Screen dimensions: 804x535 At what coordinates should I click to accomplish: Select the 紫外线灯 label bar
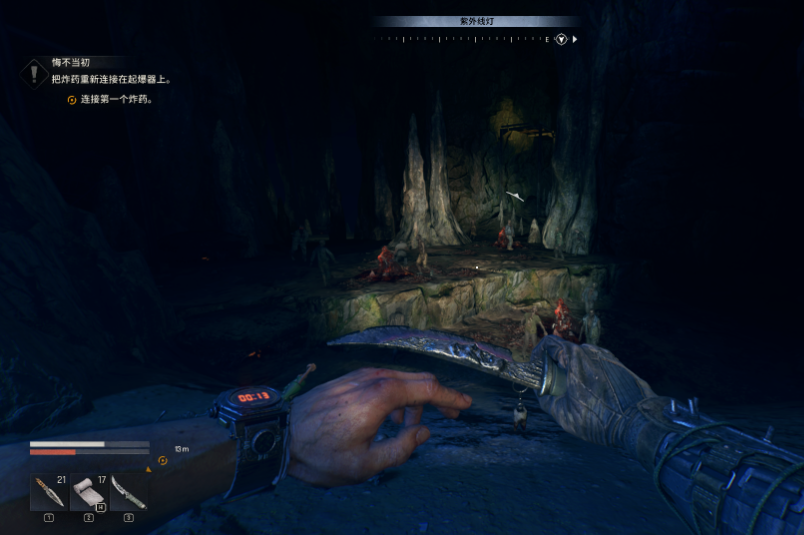(x=476, y=21)
